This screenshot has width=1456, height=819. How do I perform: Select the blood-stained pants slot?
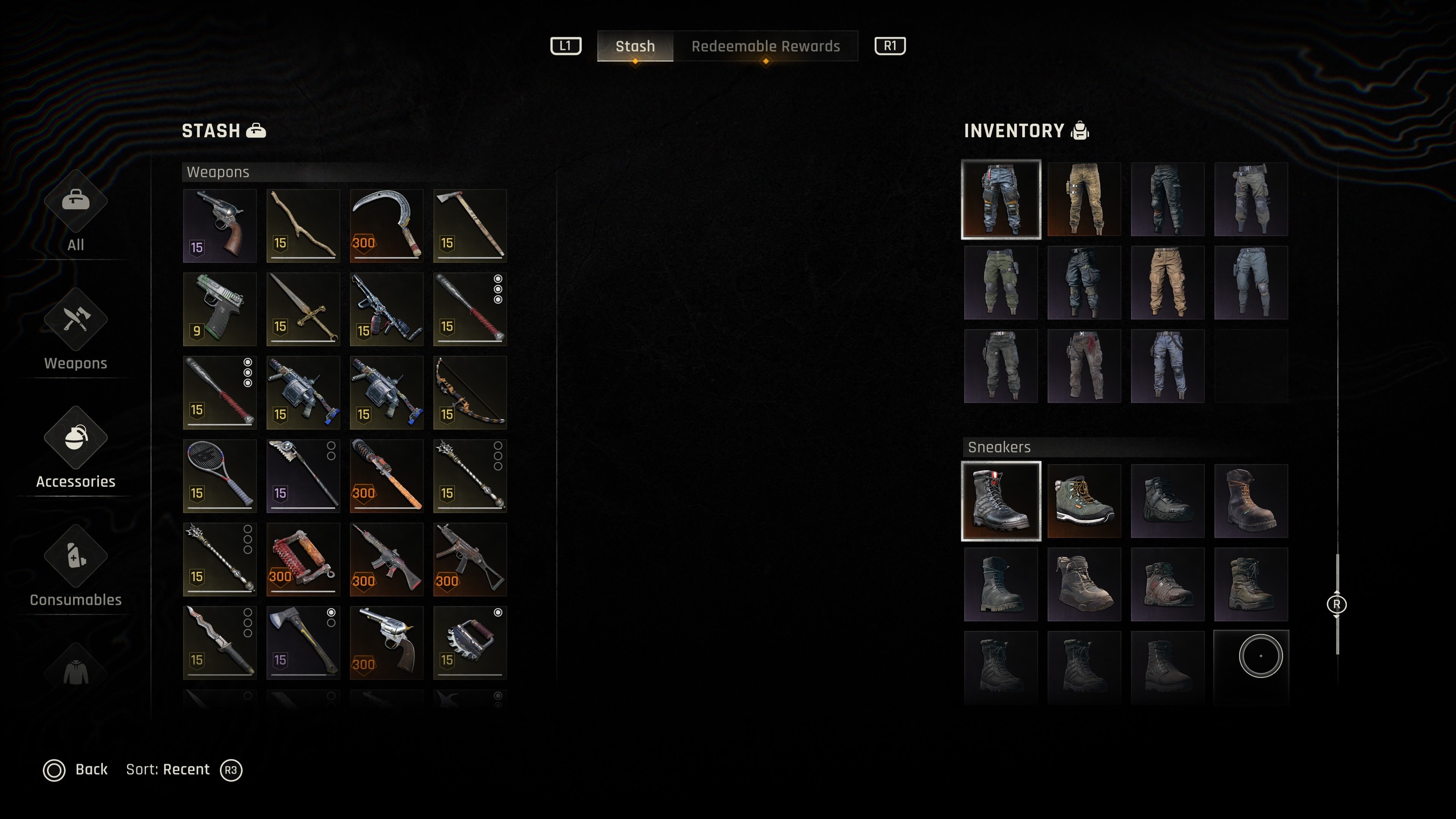[x=1084, y=366]
